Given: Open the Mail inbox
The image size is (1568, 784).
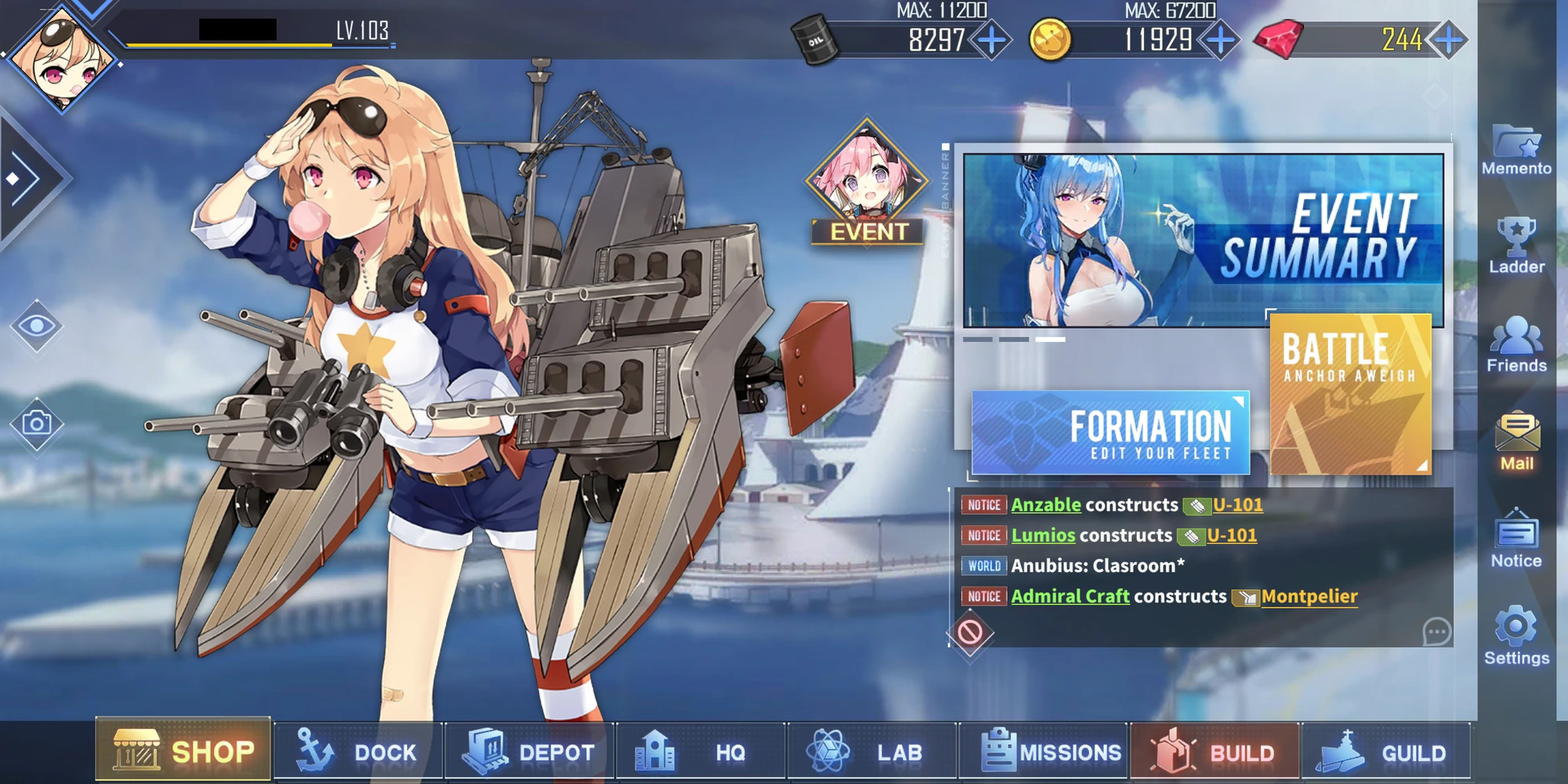Looking at the screenshot, I should [1515, 443].
